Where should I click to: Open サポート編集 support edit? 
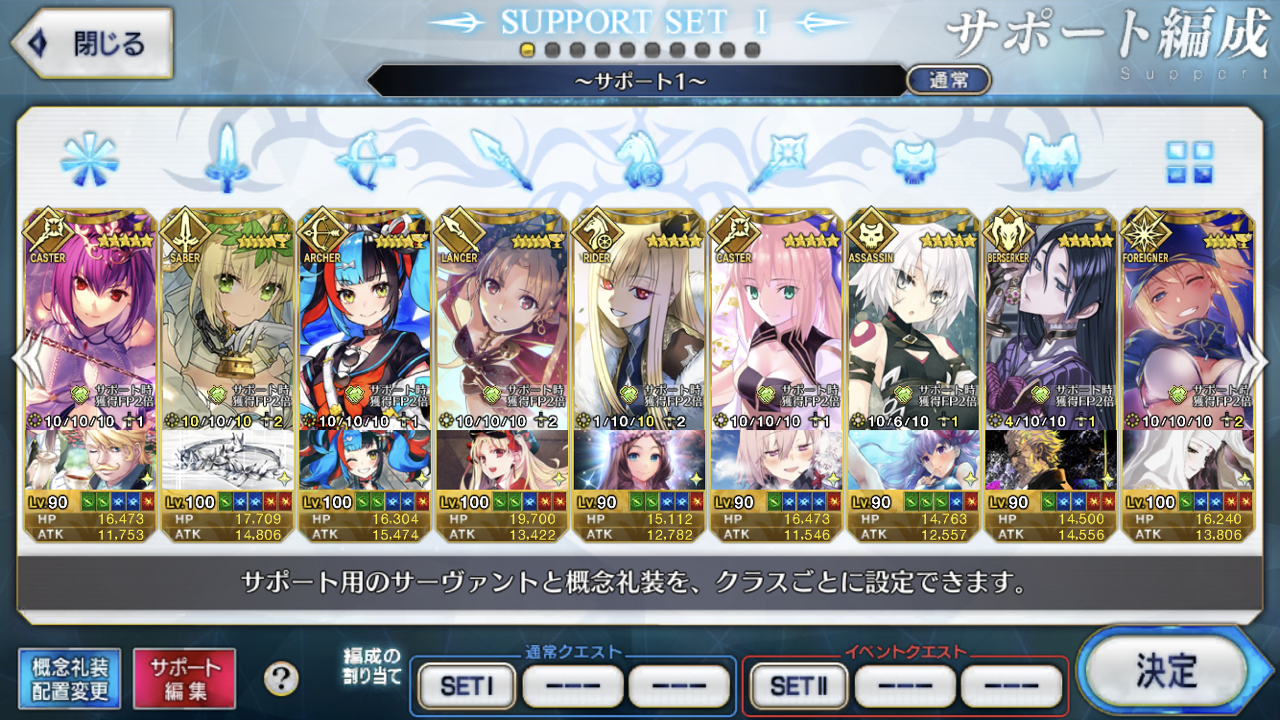tap(185, 679)
